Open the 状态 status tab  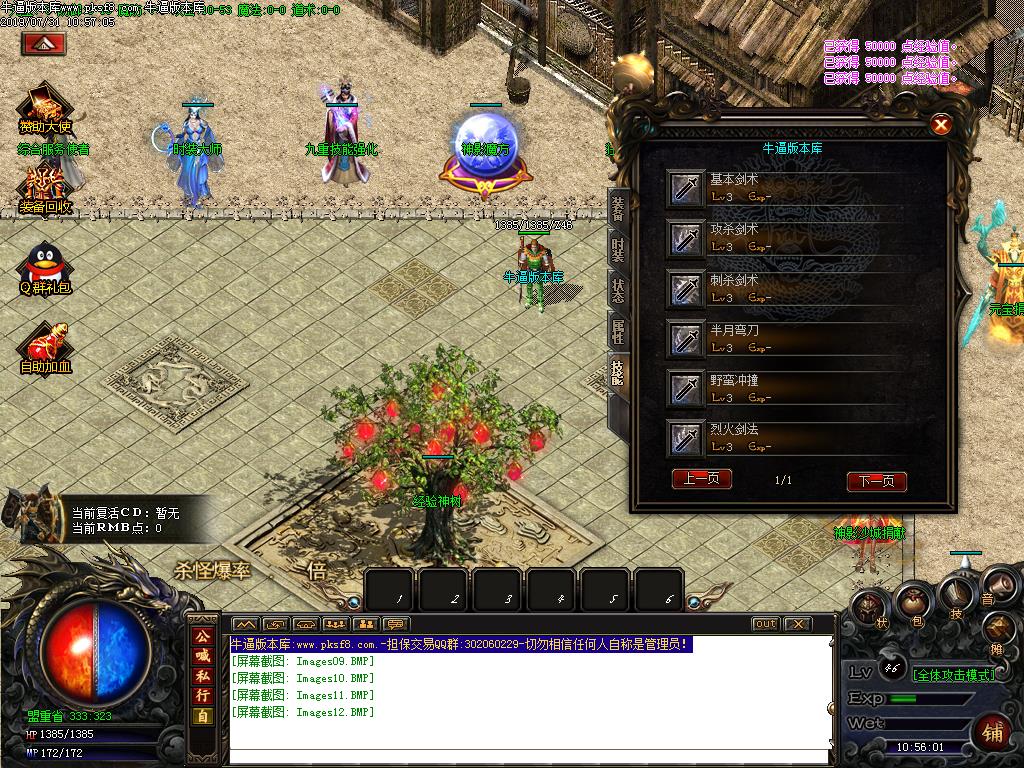click(x=618, y=290)
